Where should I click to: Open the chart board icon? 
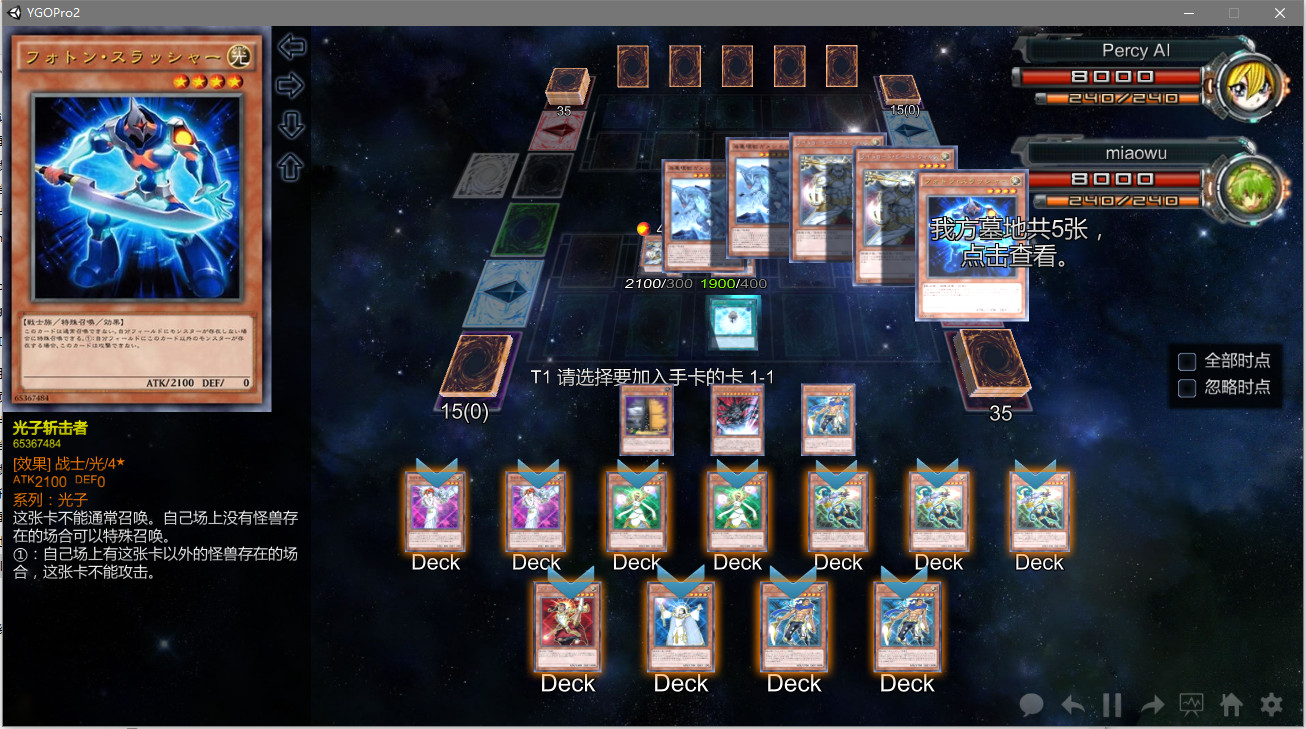[x=1191, y=705]
